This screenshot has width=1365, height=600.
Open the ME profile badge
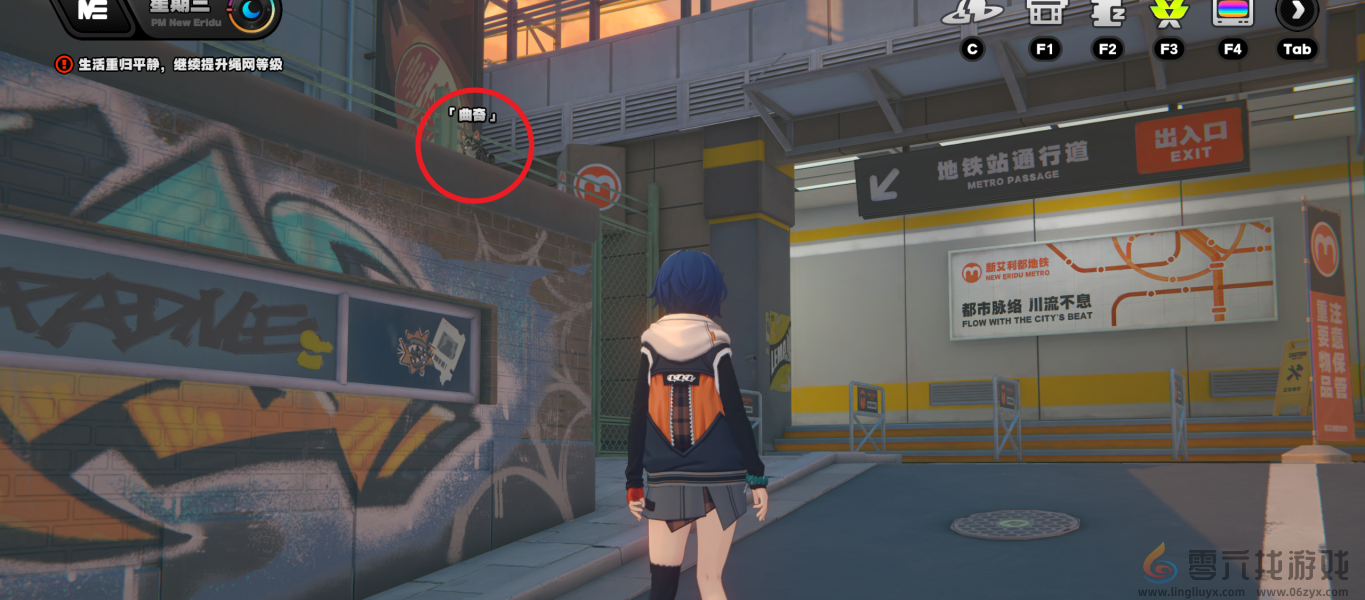[x=93, y=11]
